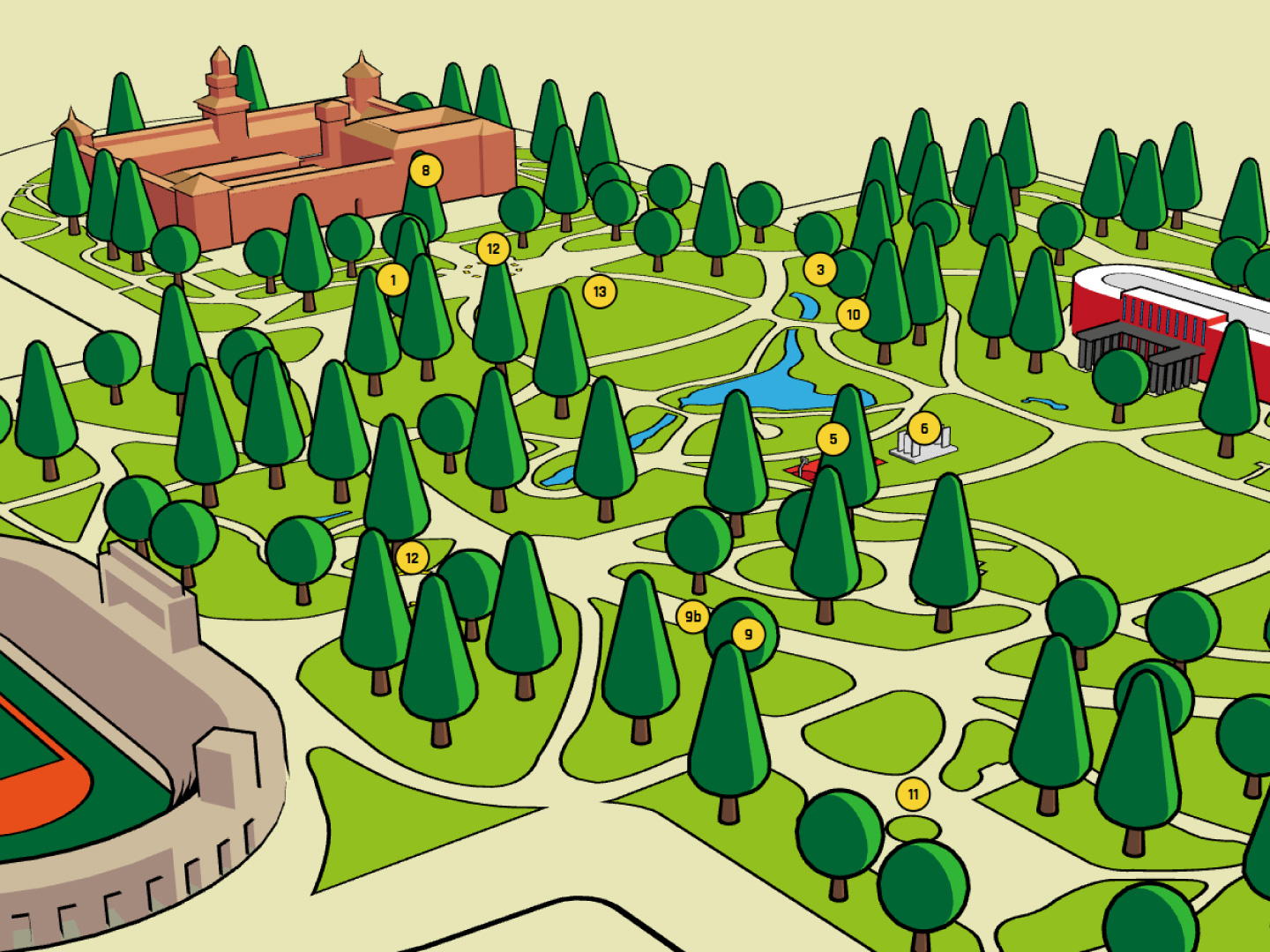Click the yellow marker numbered 1
Image resolution: width=1270 pixels, height=952 pixels.
pos(393,280)
